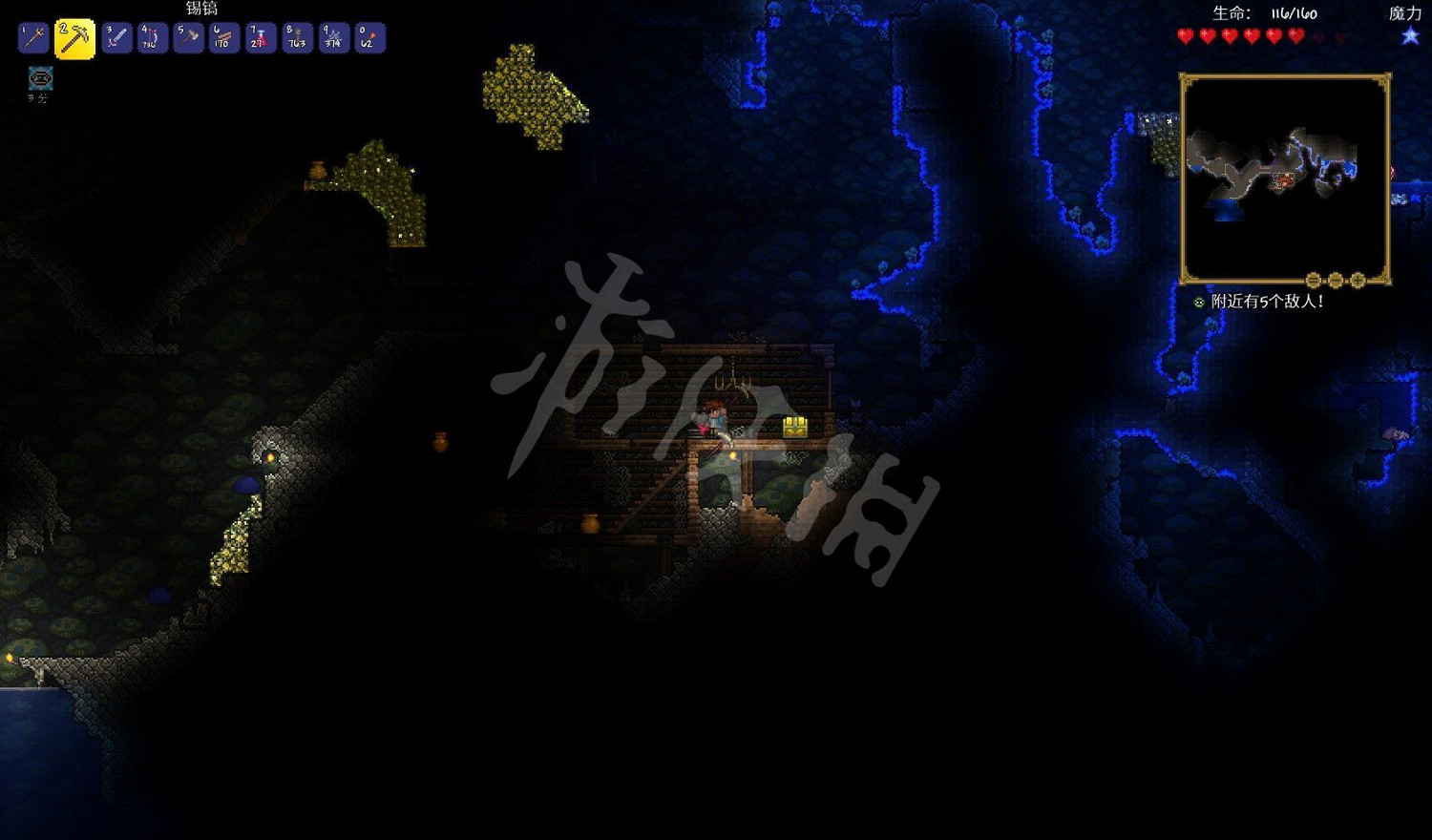Click the minimap zoom out minus button
The image size is (1432, 840).
pyautogui.click(x=1337, y=279)
